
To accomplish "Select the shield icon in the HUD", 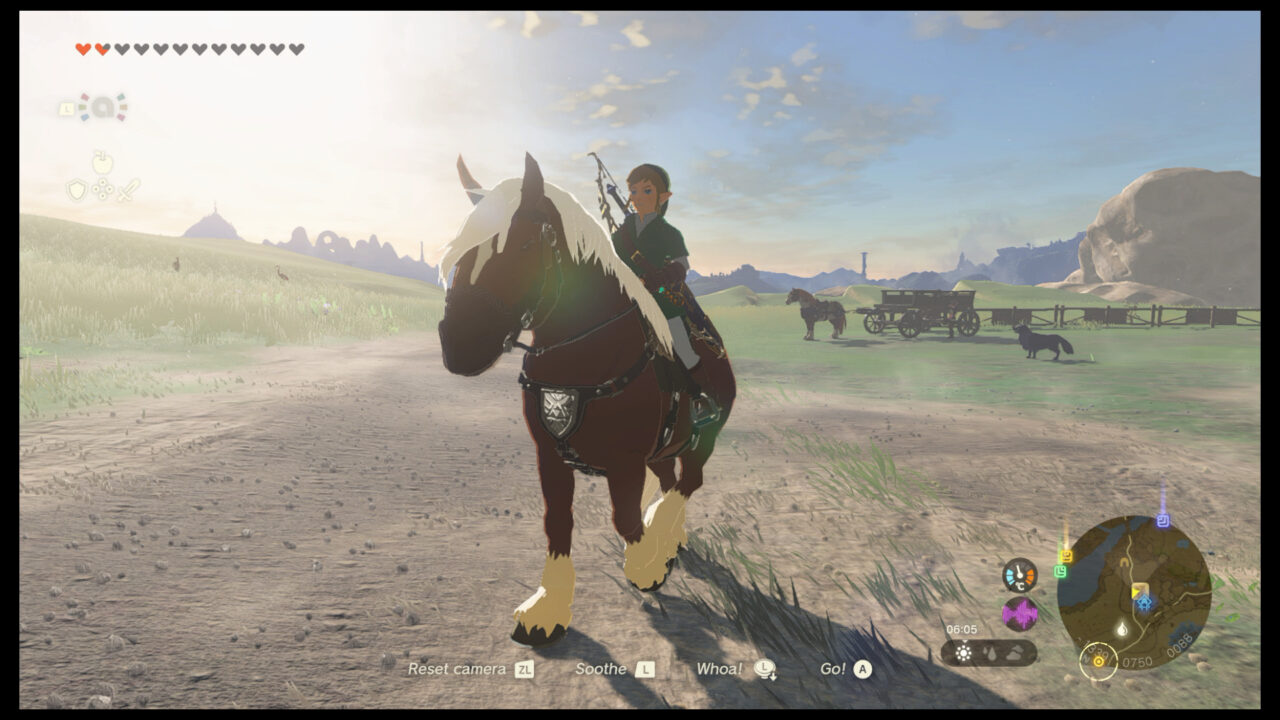I will click(x=77, y=189).
